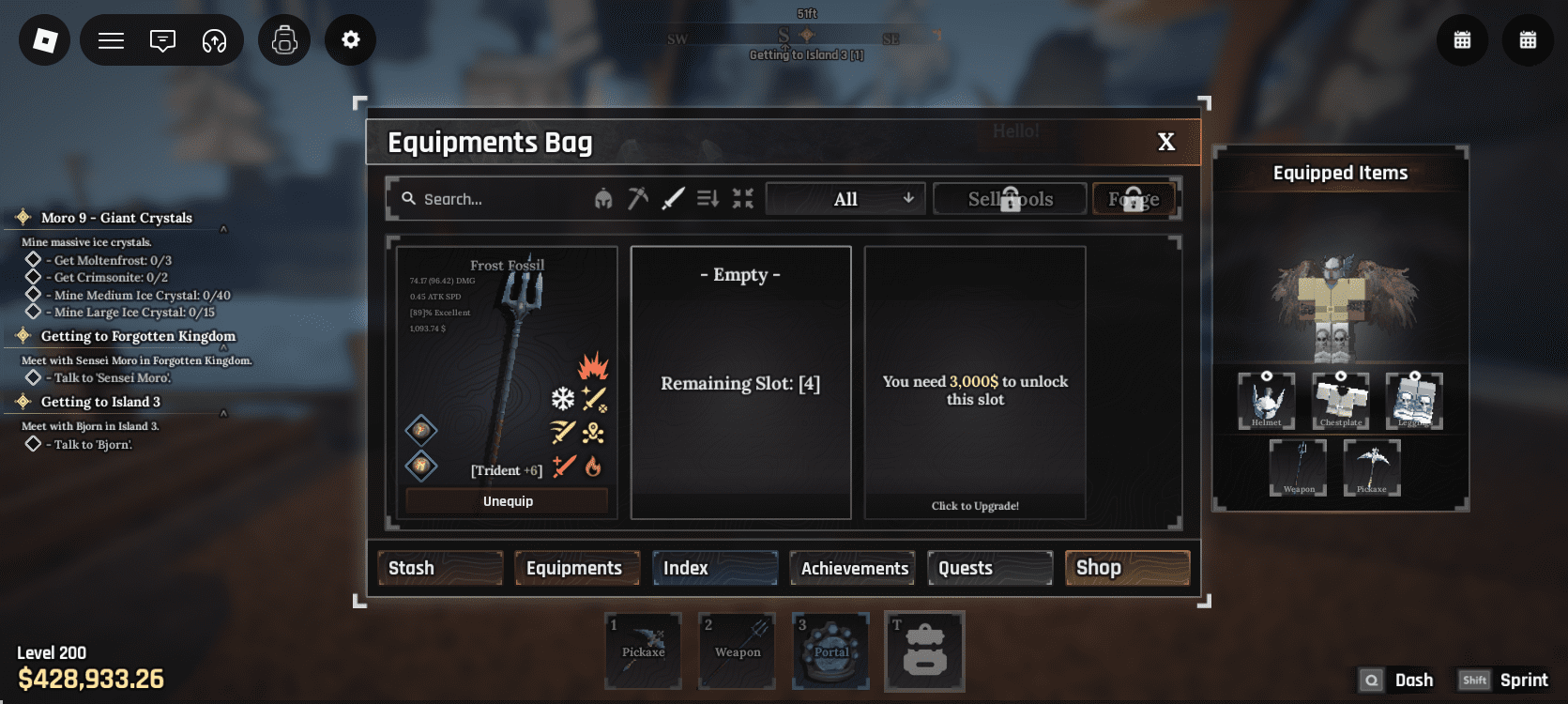This screenshot has width=1568, height=704.
Task: Open the Roblox main menu
Action: click(x=45, y=39)
